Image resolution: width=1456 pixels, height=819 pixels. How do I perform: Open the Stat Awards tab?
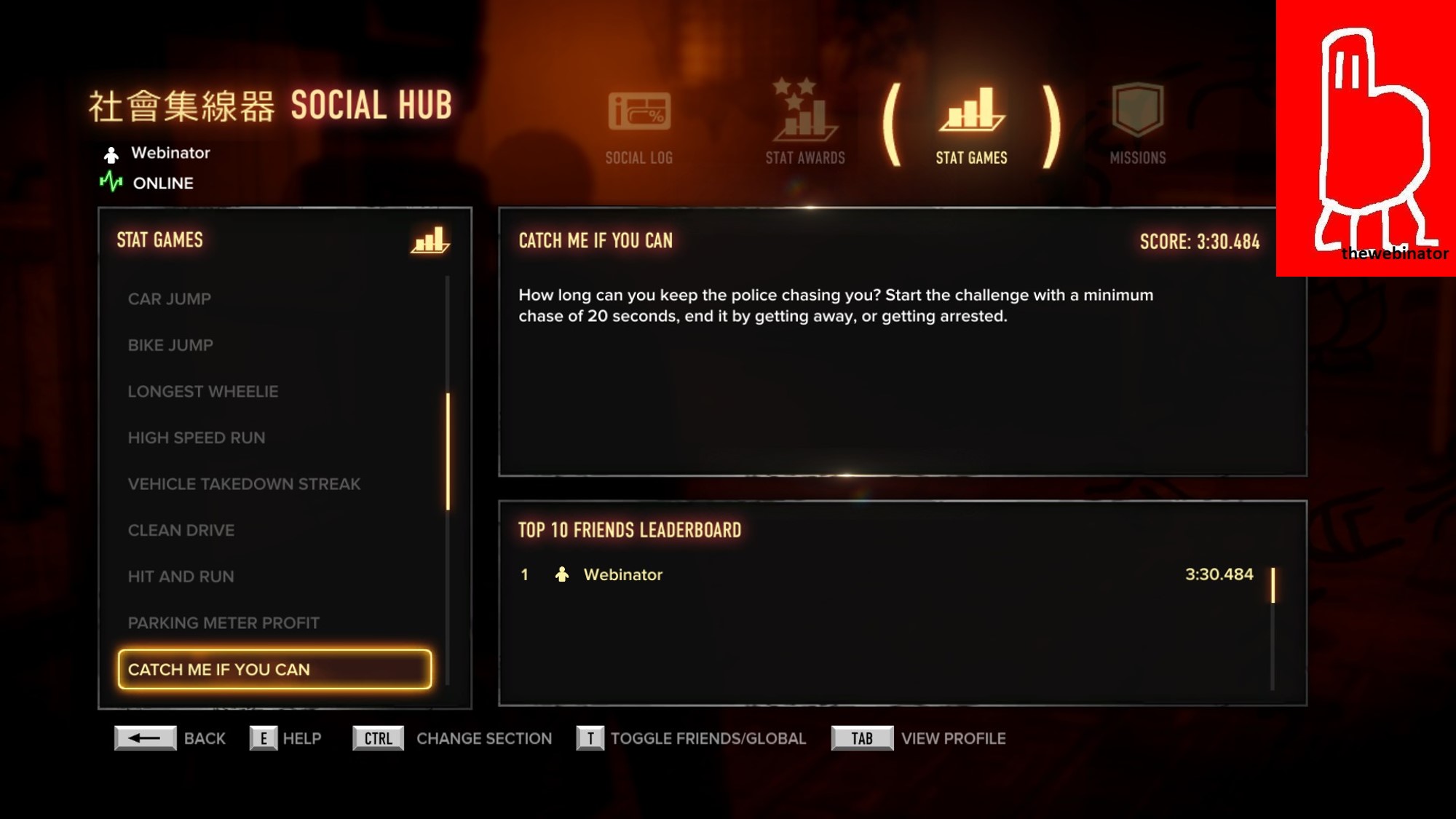804,124
